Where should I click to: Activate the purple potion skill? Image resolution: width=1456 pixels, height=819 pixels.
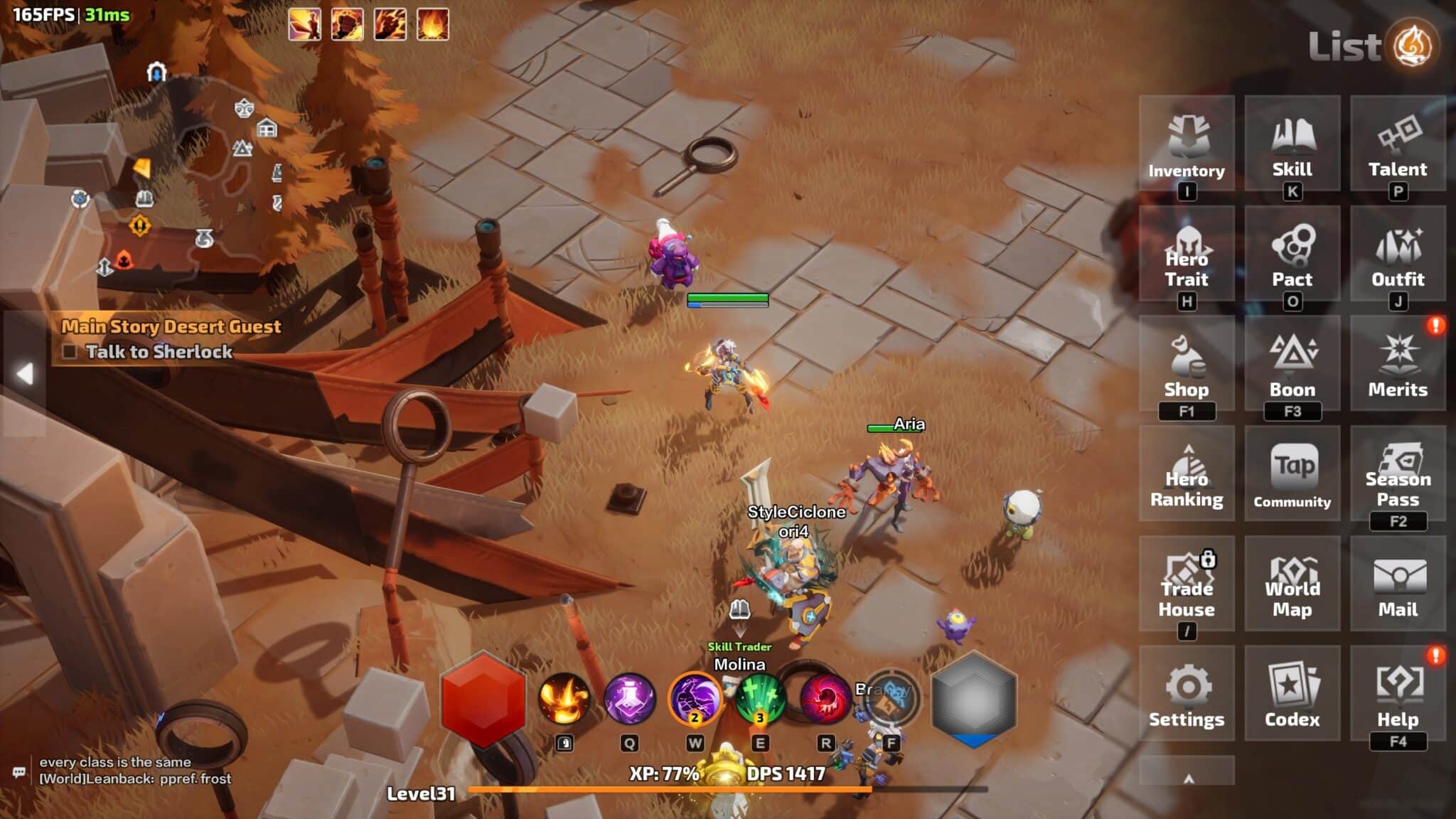pyautogui.click(x=629, y=698)
